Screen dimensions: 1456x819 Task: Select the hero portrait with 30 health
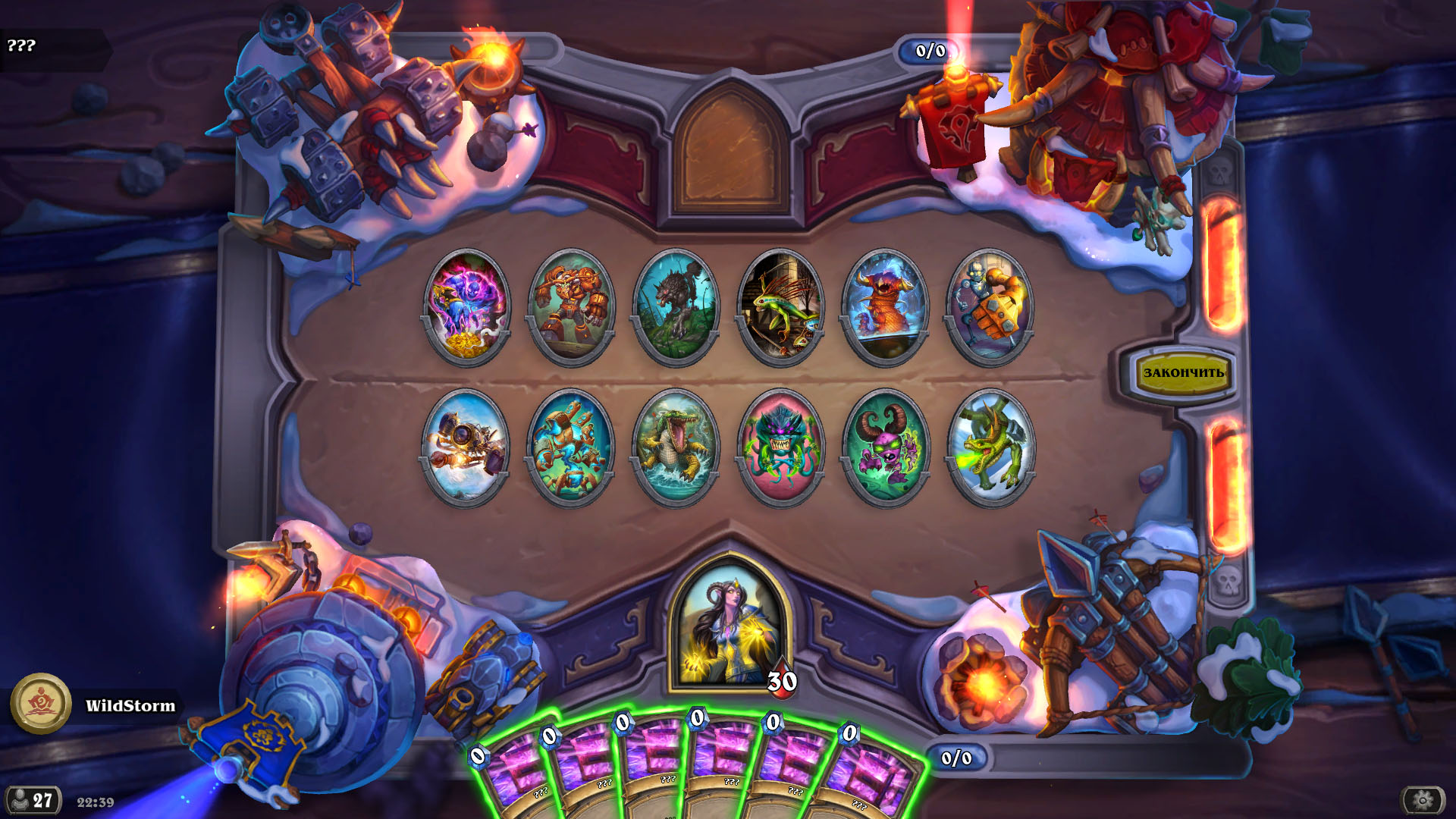click(730, 623)
